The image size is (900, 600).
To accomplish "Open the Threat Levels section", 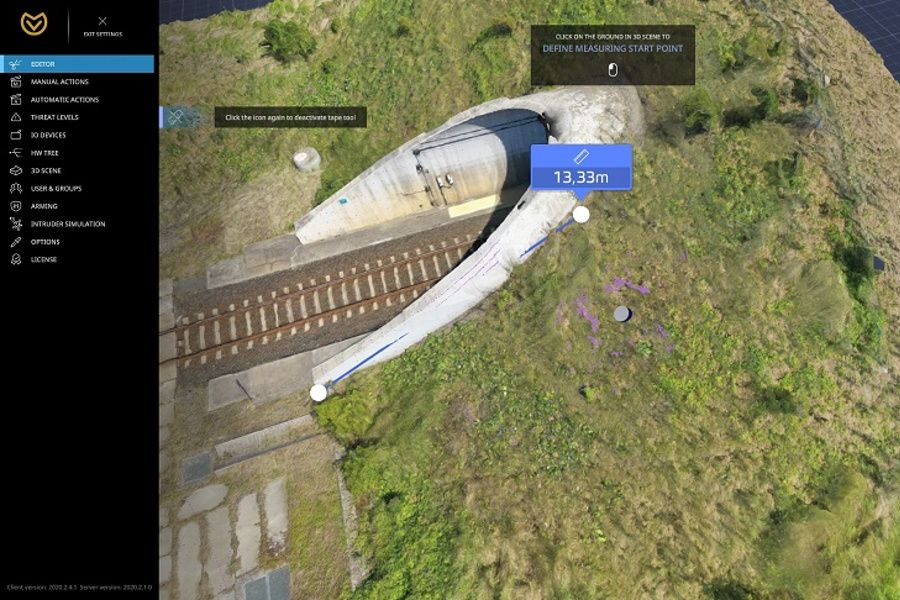I will click(x=54, y=117).
